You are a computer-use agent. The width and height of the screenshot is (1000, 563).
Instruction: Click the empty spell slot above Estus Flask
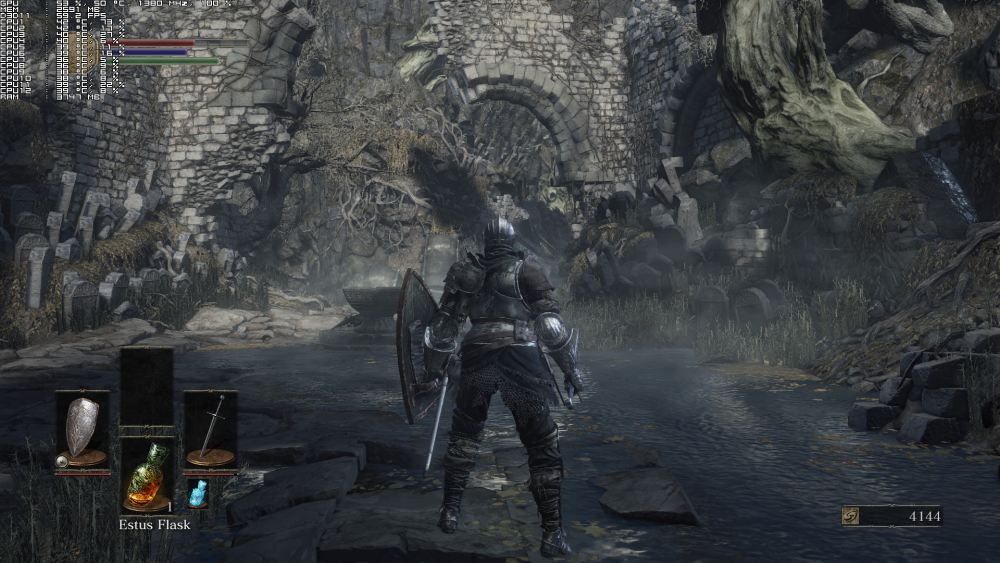[x=146, y=388]
